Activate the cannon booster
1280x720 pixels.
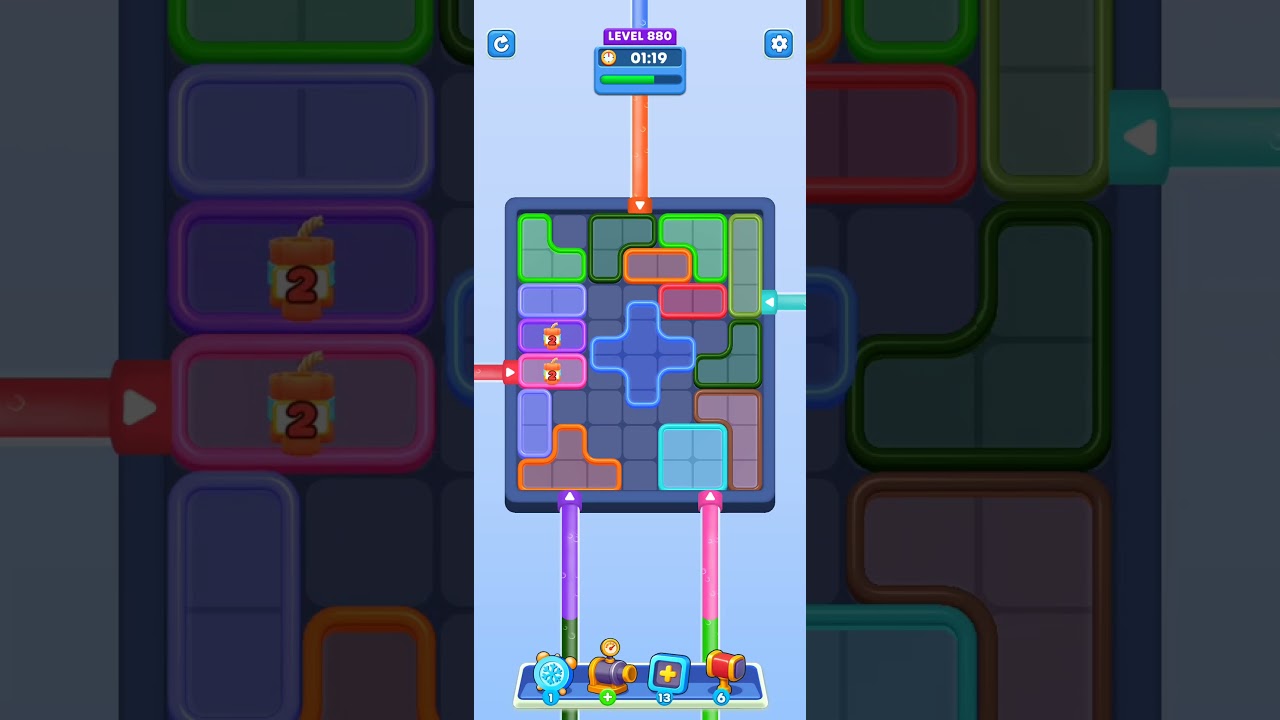[610, 672]
